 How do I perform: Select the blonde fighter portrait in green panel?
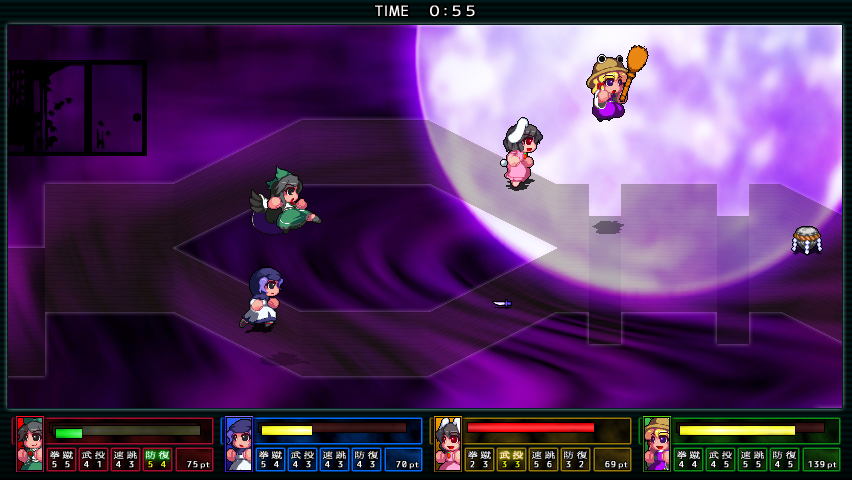point(657,443)
